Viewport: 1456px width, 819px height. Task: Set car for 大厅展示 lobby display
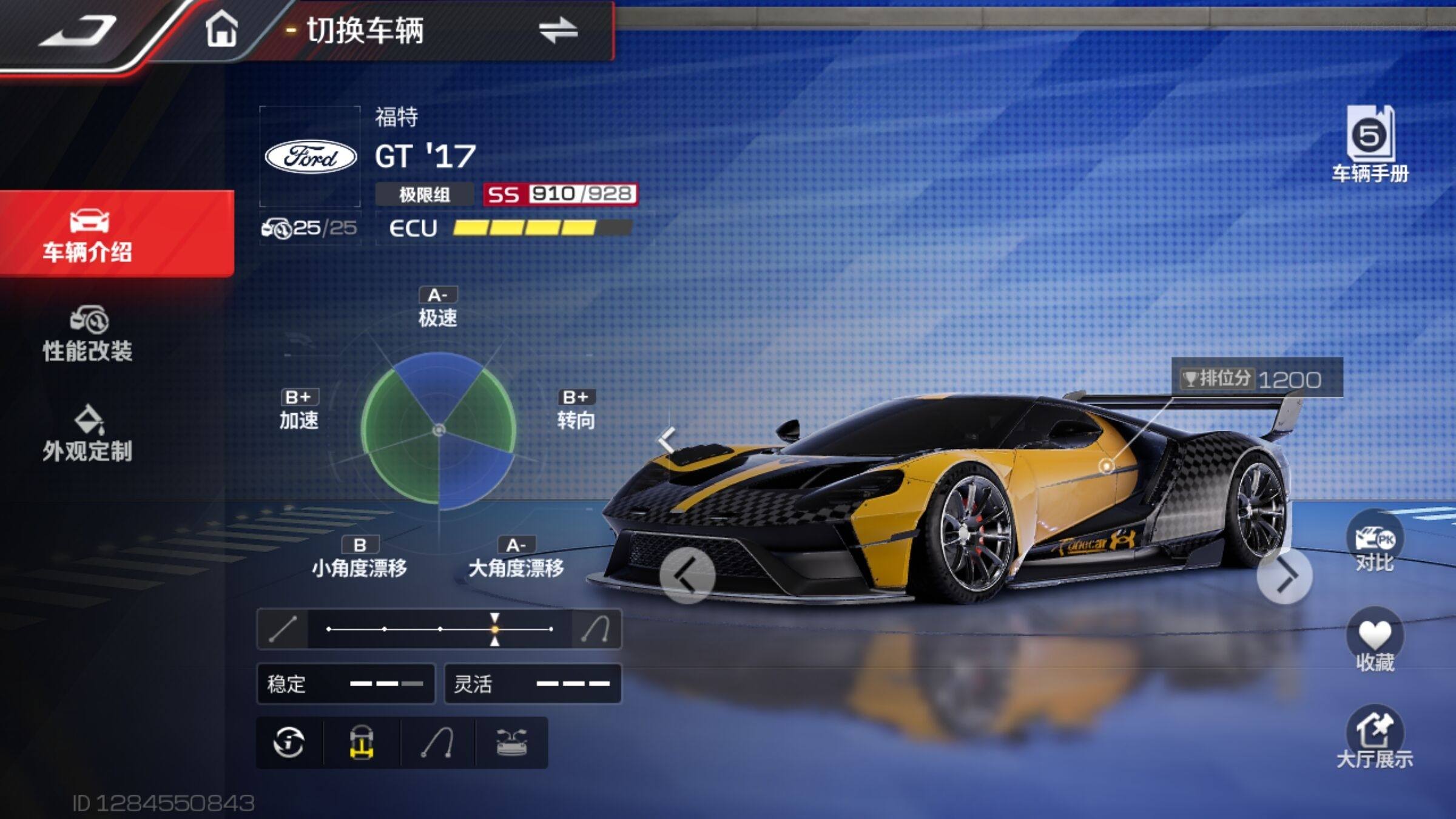(1375, 738)
